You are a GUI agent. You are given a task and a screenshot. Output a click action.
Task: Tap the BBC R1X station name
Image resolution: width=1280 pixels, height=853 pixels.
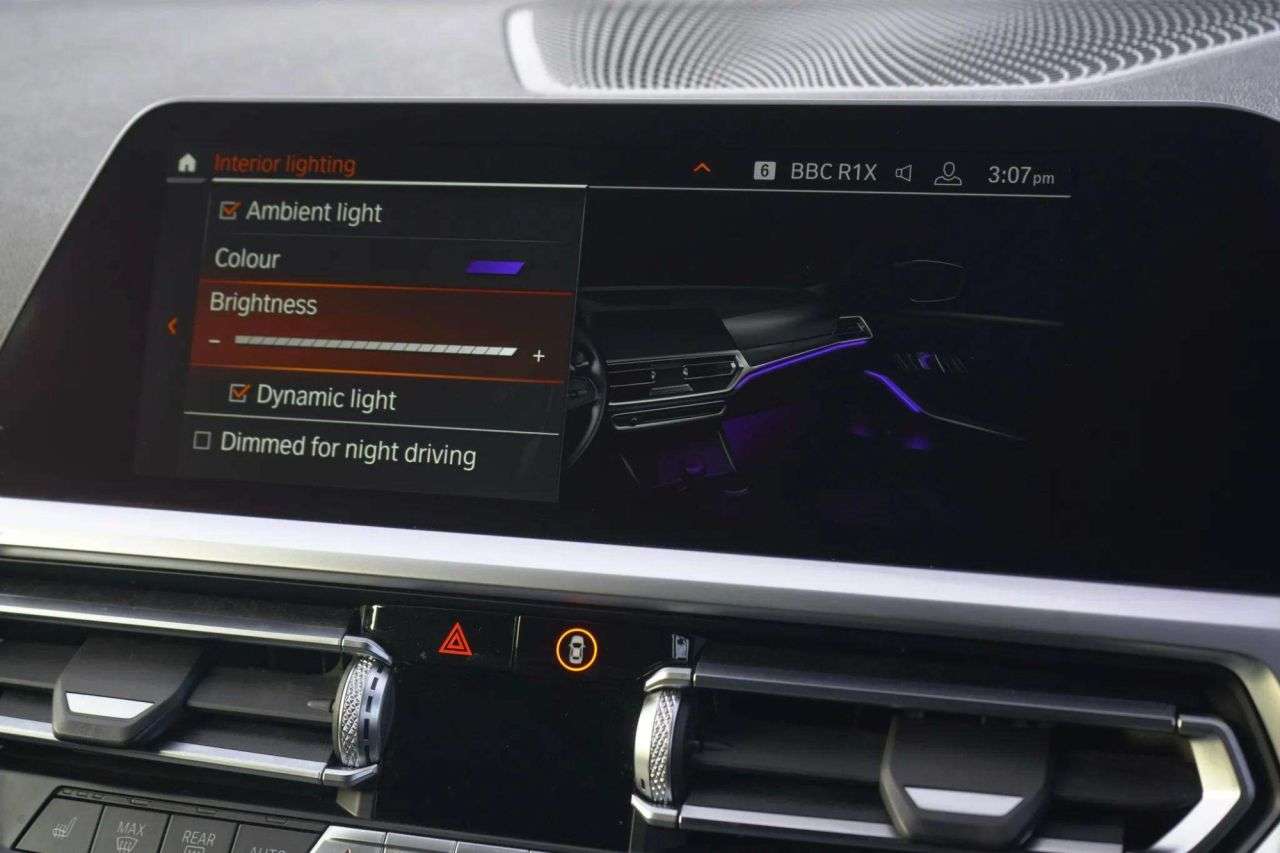[833, 171]
